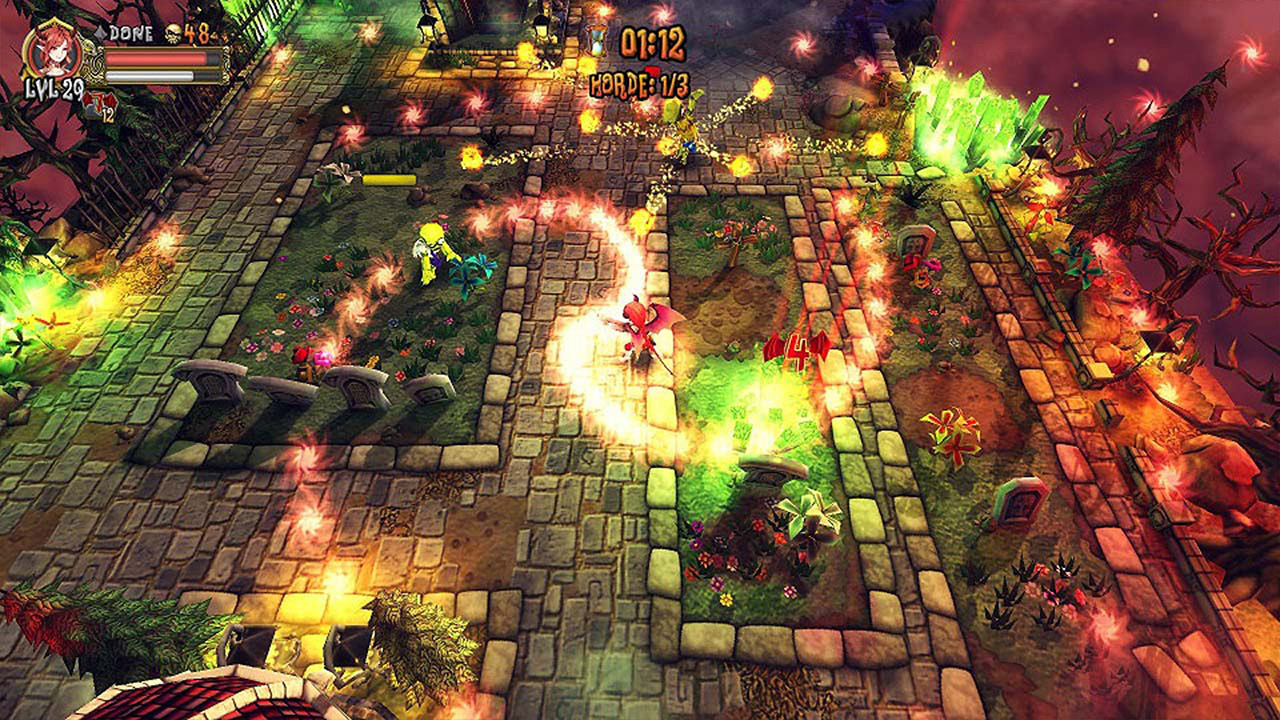Click the kill count number 48

click(196, 33)
